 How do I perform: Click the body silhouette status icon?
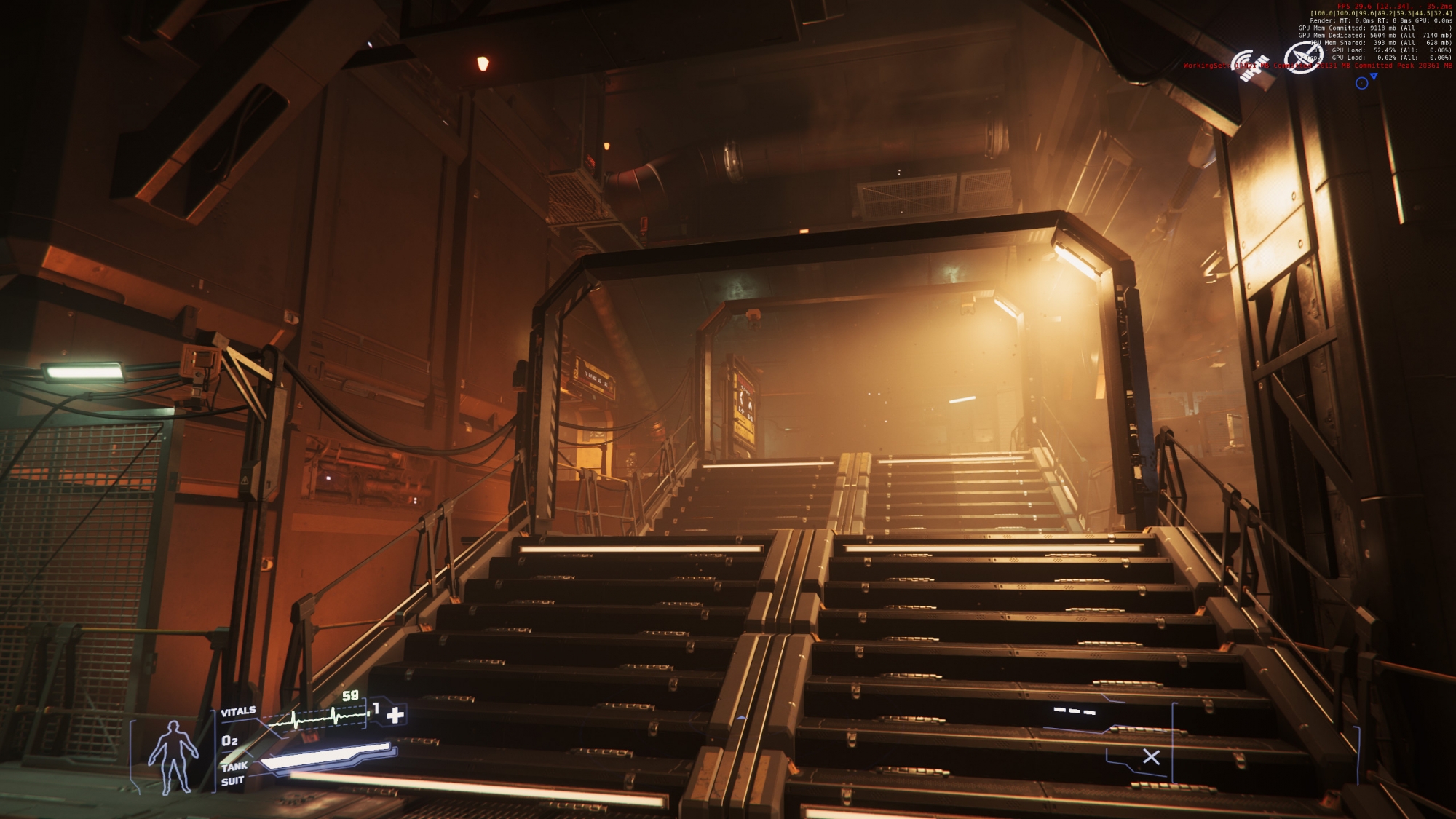point(173,757)
